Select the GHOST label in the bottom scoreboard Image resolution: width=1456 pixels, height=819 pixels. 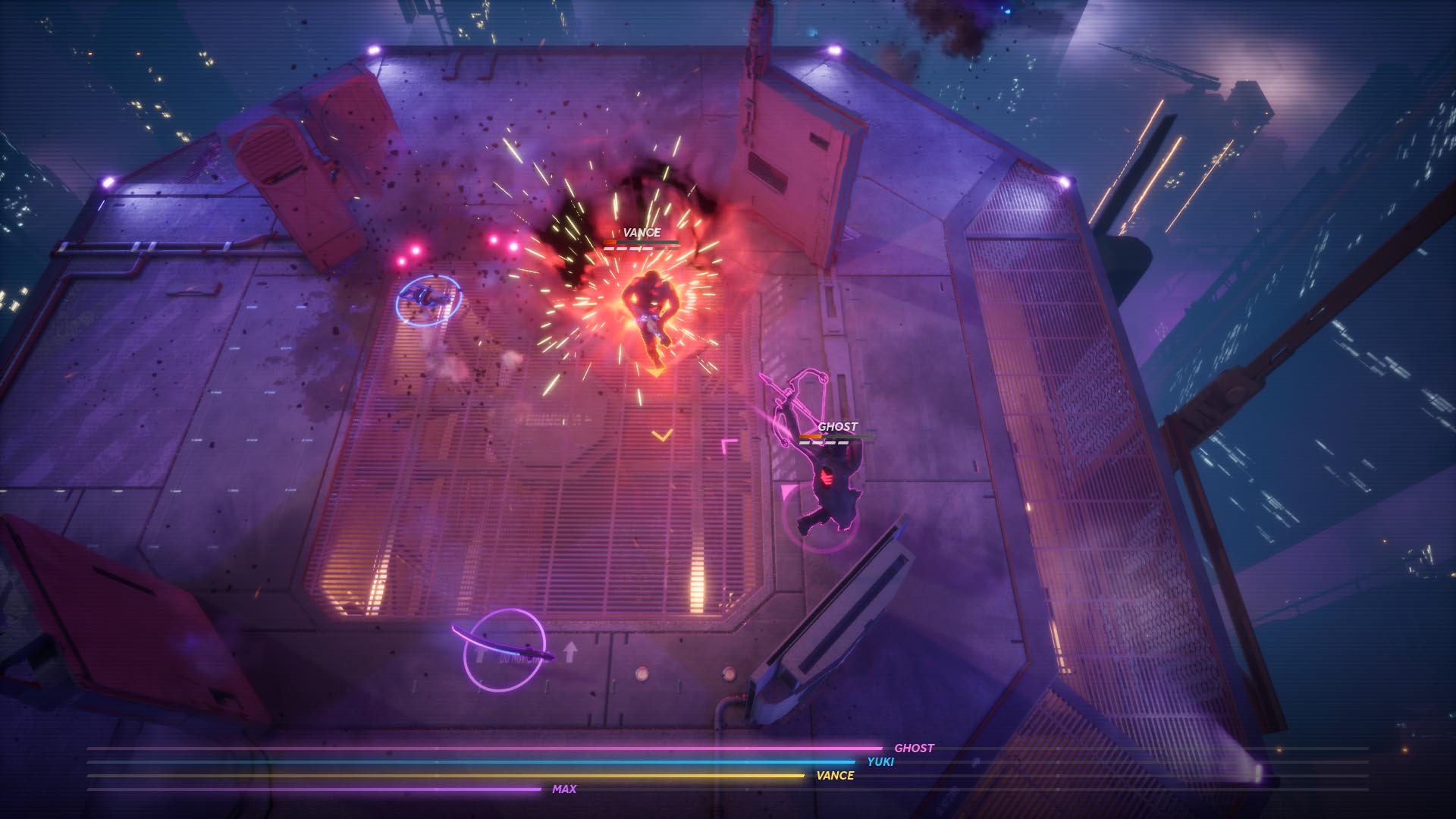[915, 747]
